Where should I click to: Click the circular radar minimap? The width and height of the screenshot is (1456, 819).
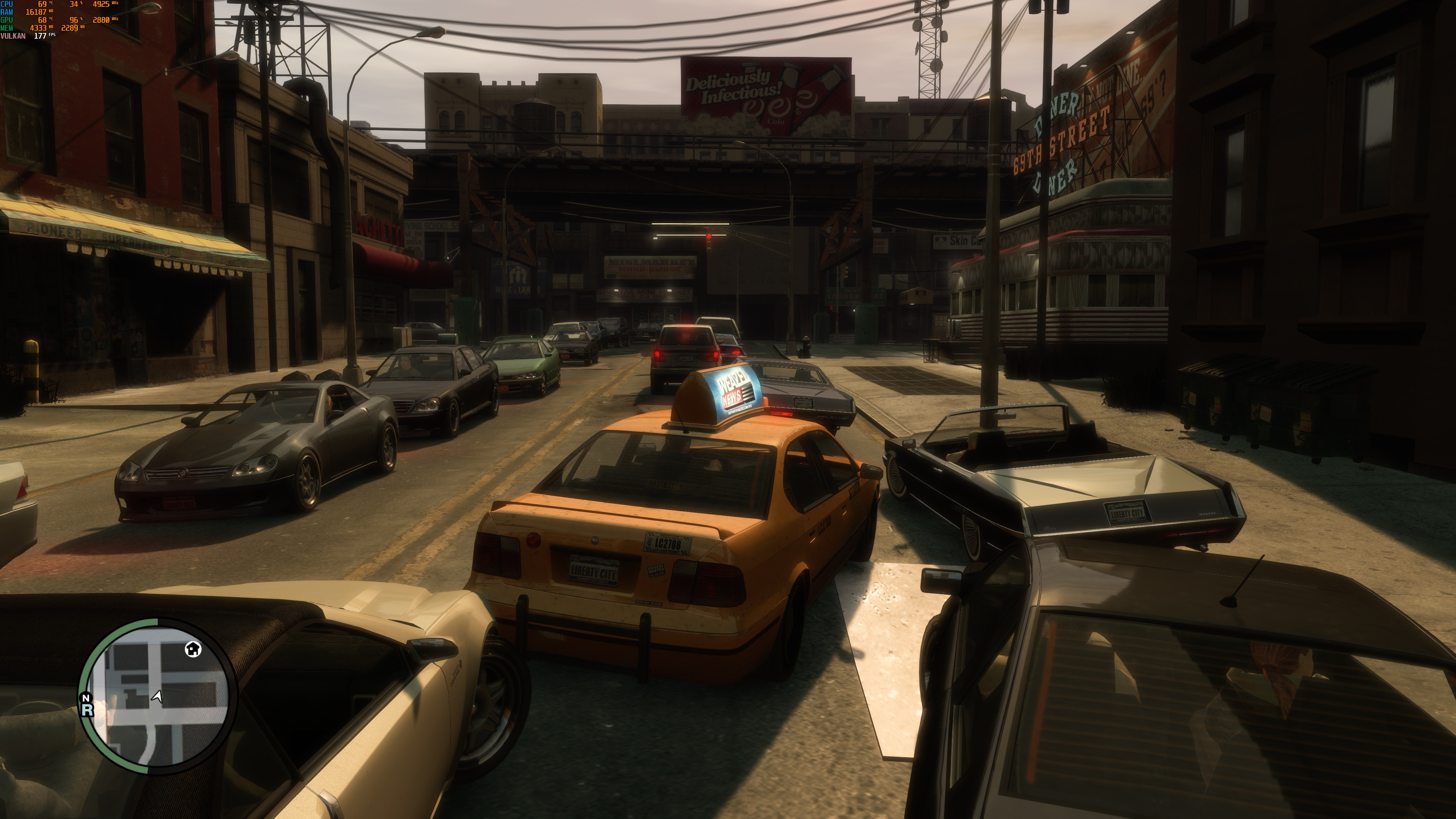(x=158, y=696)
